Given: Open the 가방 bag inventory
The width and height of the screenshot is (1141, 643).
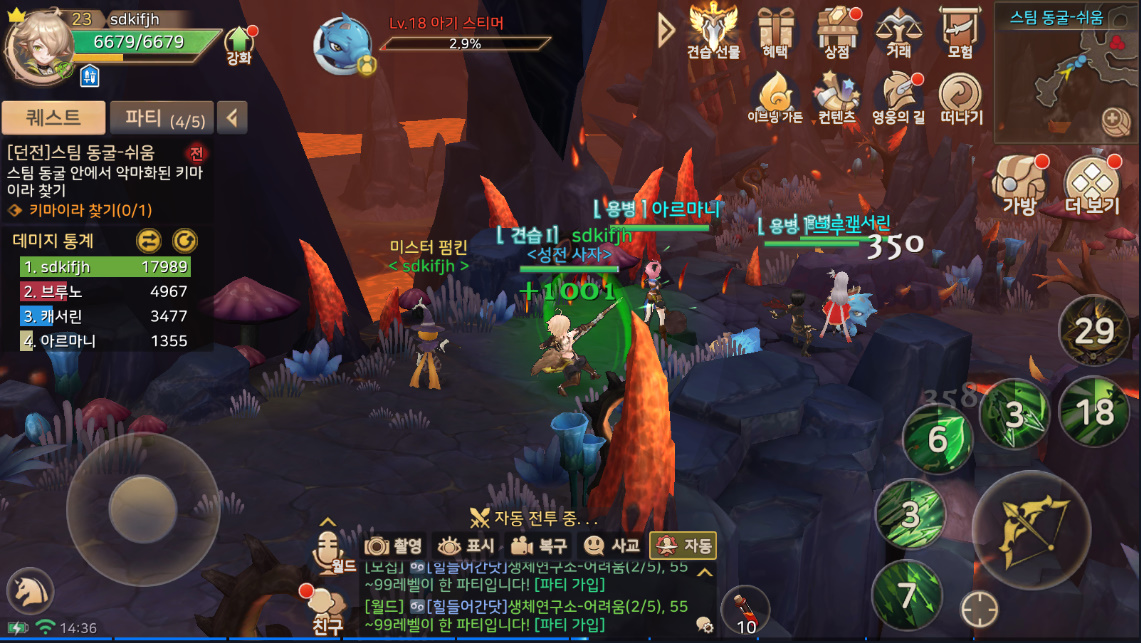Looking at the screenshot, I should point(1019,185).
